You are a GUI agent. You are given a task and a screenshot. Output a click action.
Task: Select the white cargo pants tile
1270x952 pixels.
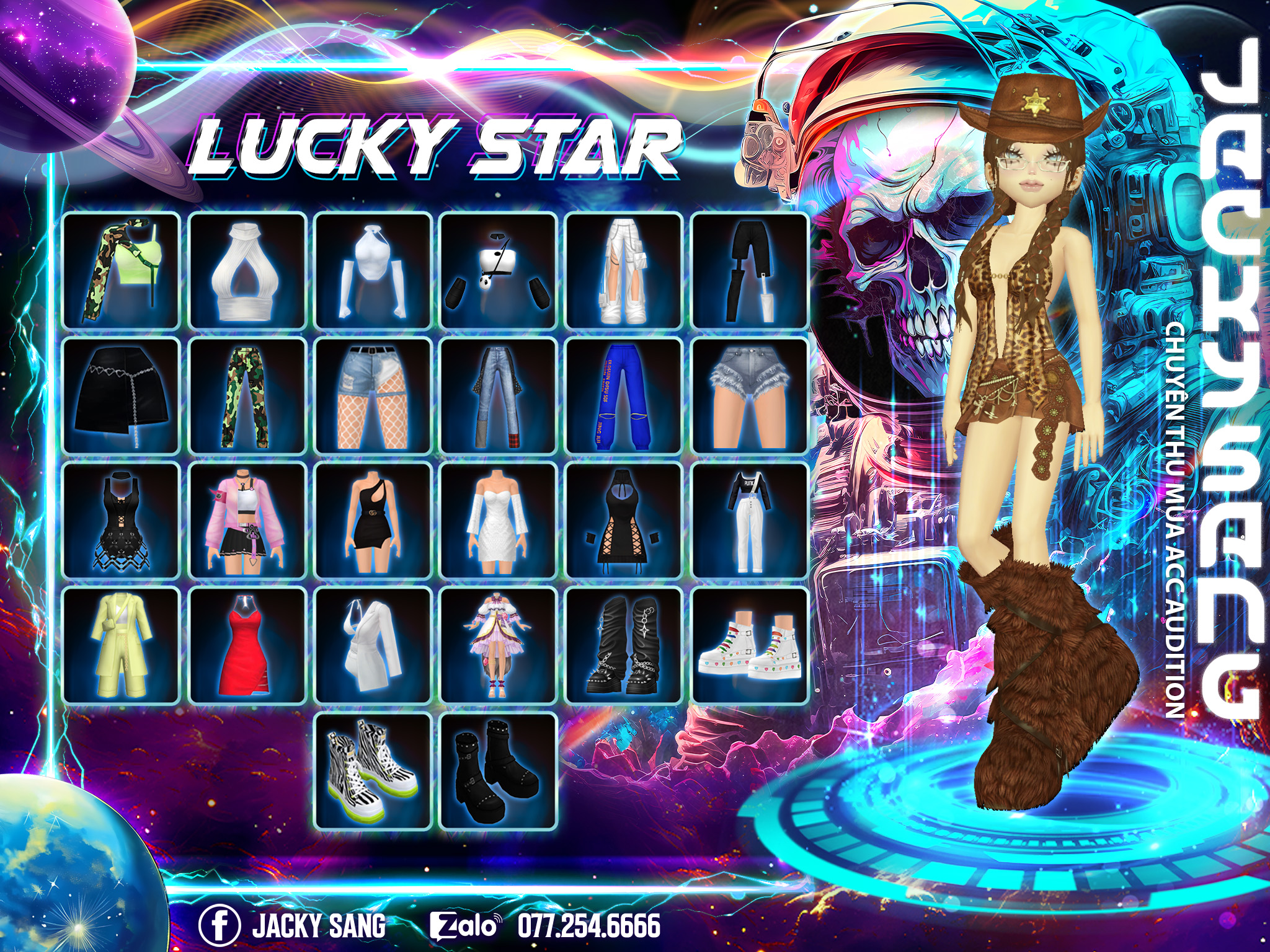click(624, 271)
